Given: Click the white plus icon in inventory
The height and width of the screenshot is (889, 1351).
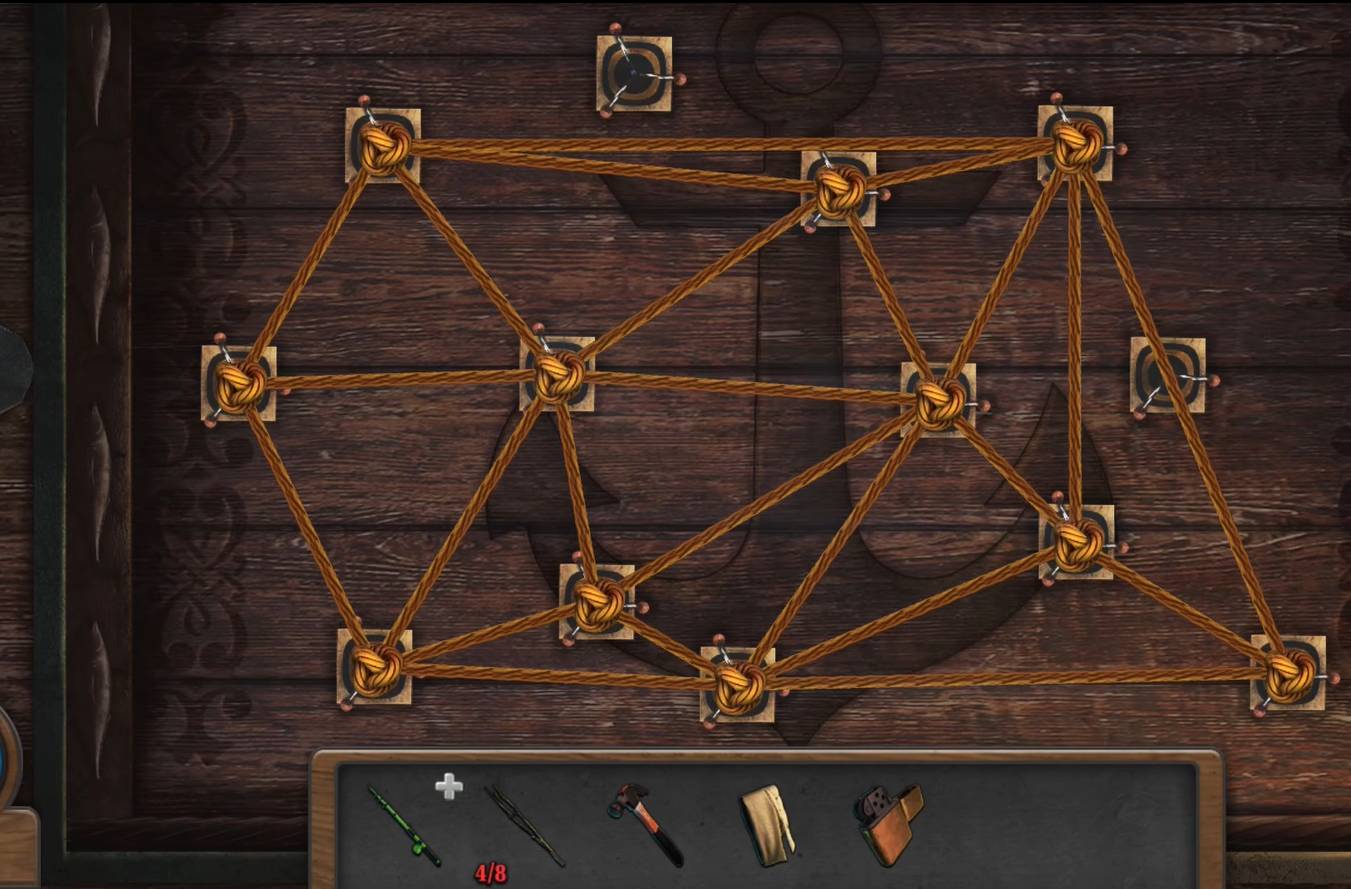Looking at the screenshot, I should (x=449, y=787).
